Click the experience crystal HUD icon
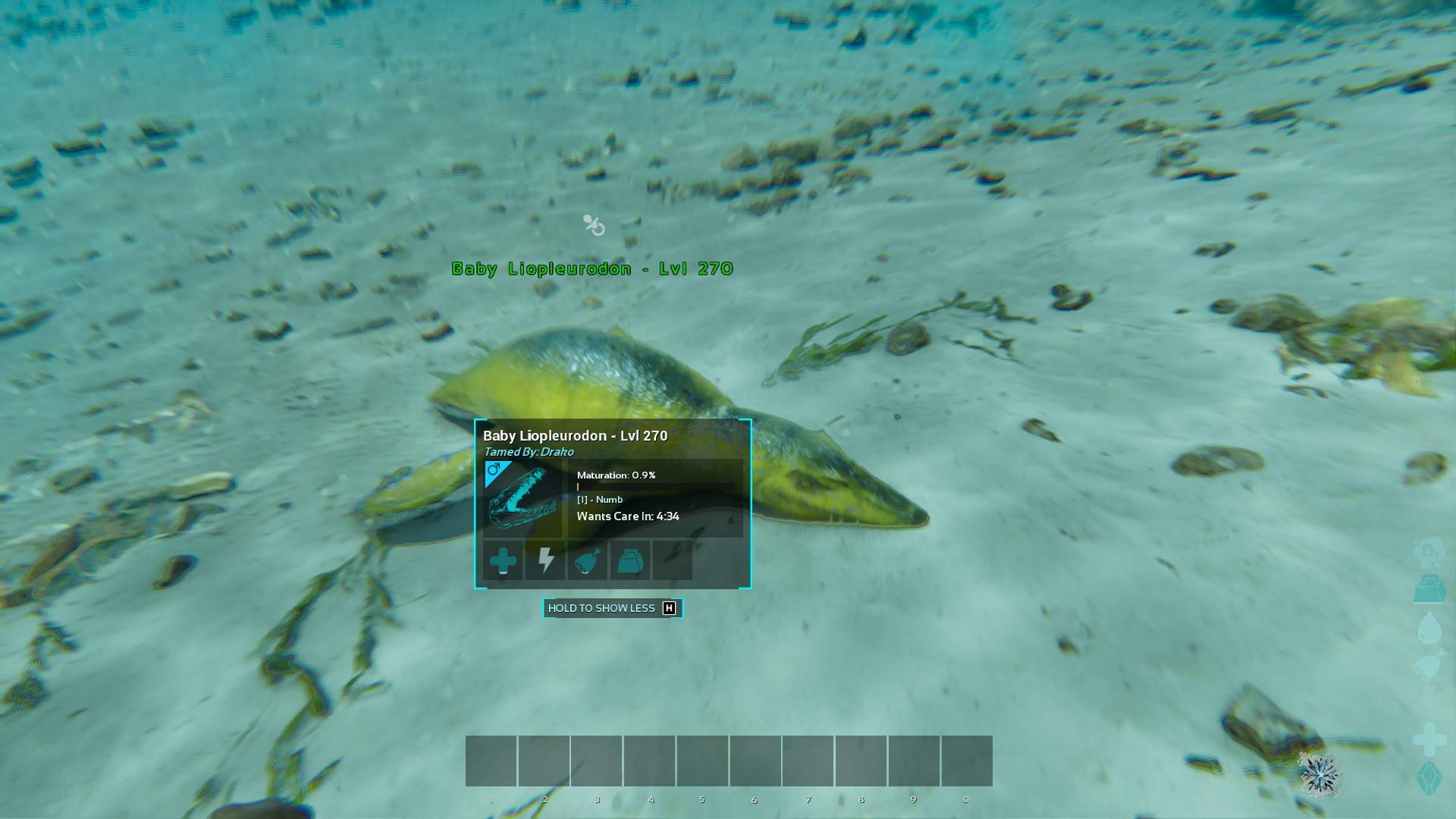Screen dimensions: 1456x819 point(1429,778)
